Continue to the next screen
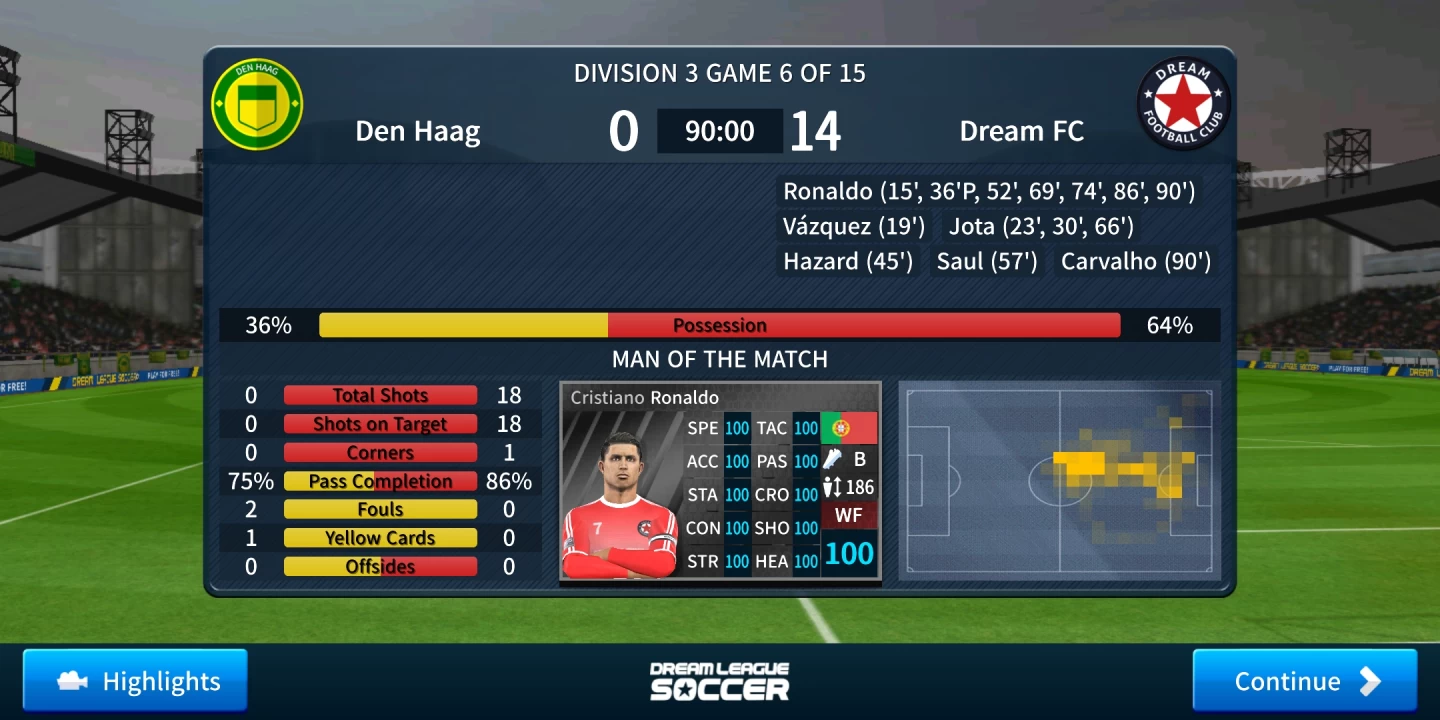 (x=1304, y=681)
